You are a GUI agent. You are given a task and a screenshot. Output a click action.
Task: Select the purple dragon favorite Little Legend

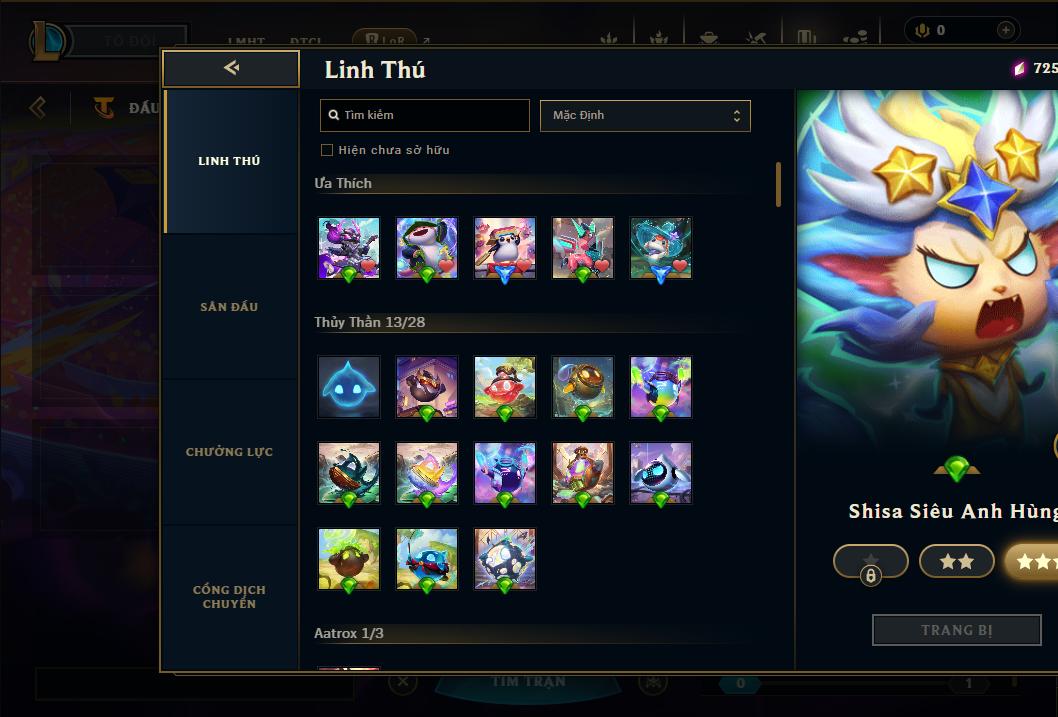click(349, 248)
